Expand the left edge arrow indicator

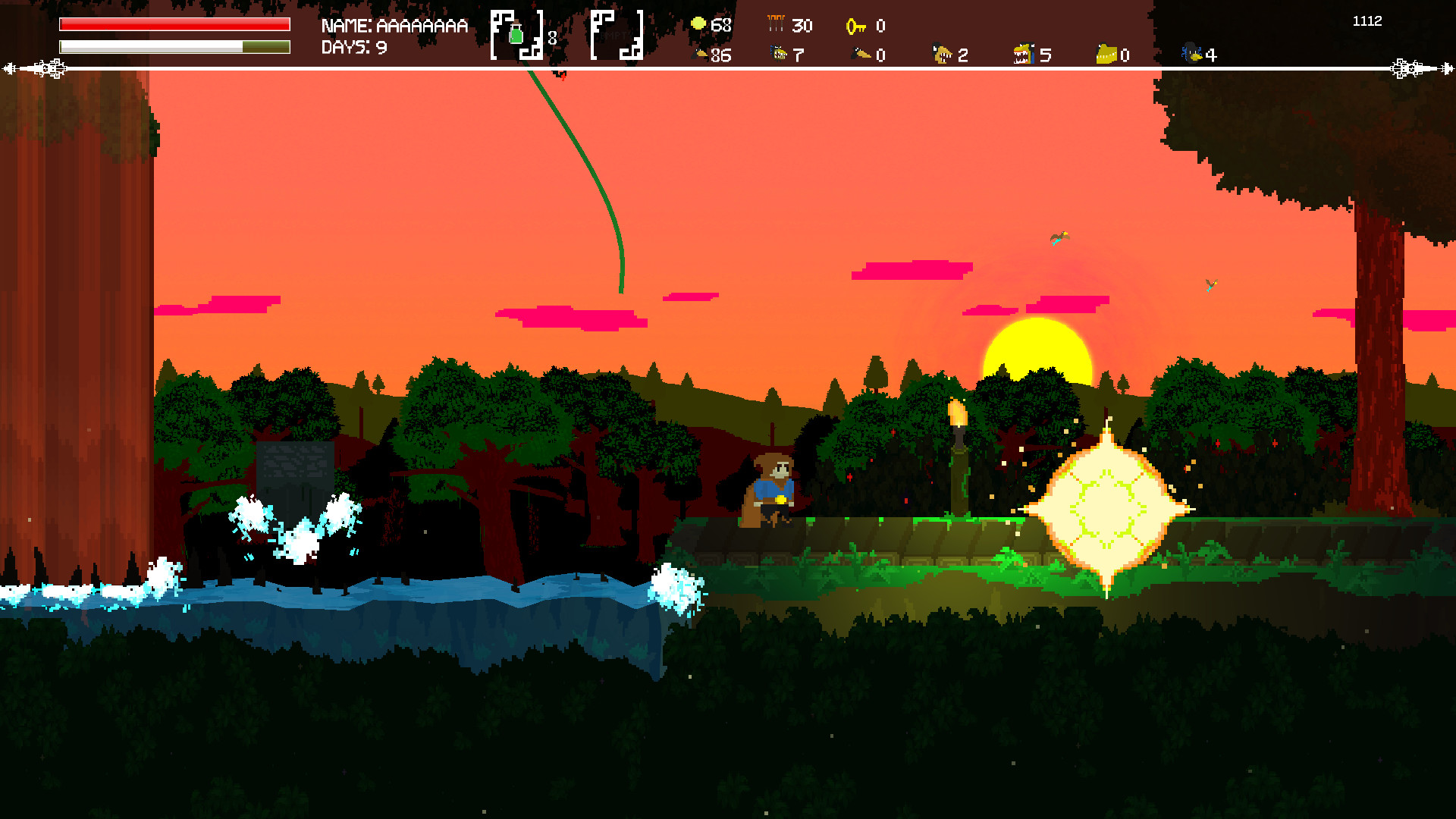pos(34,67)
